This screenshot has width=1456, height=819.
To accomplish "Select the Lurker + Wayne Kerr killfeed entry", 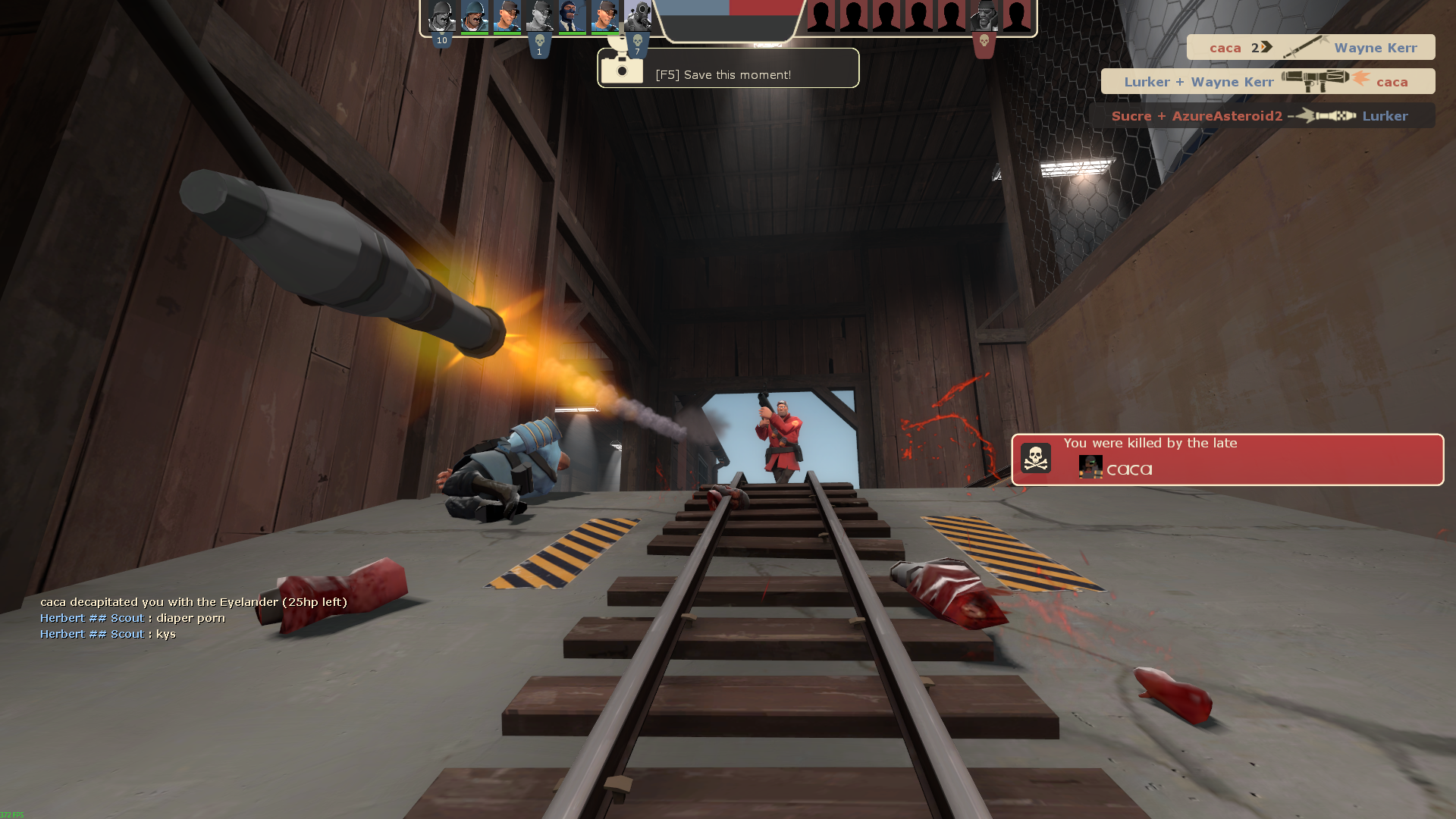I will pyautogui.click(x=1267, y=82).
